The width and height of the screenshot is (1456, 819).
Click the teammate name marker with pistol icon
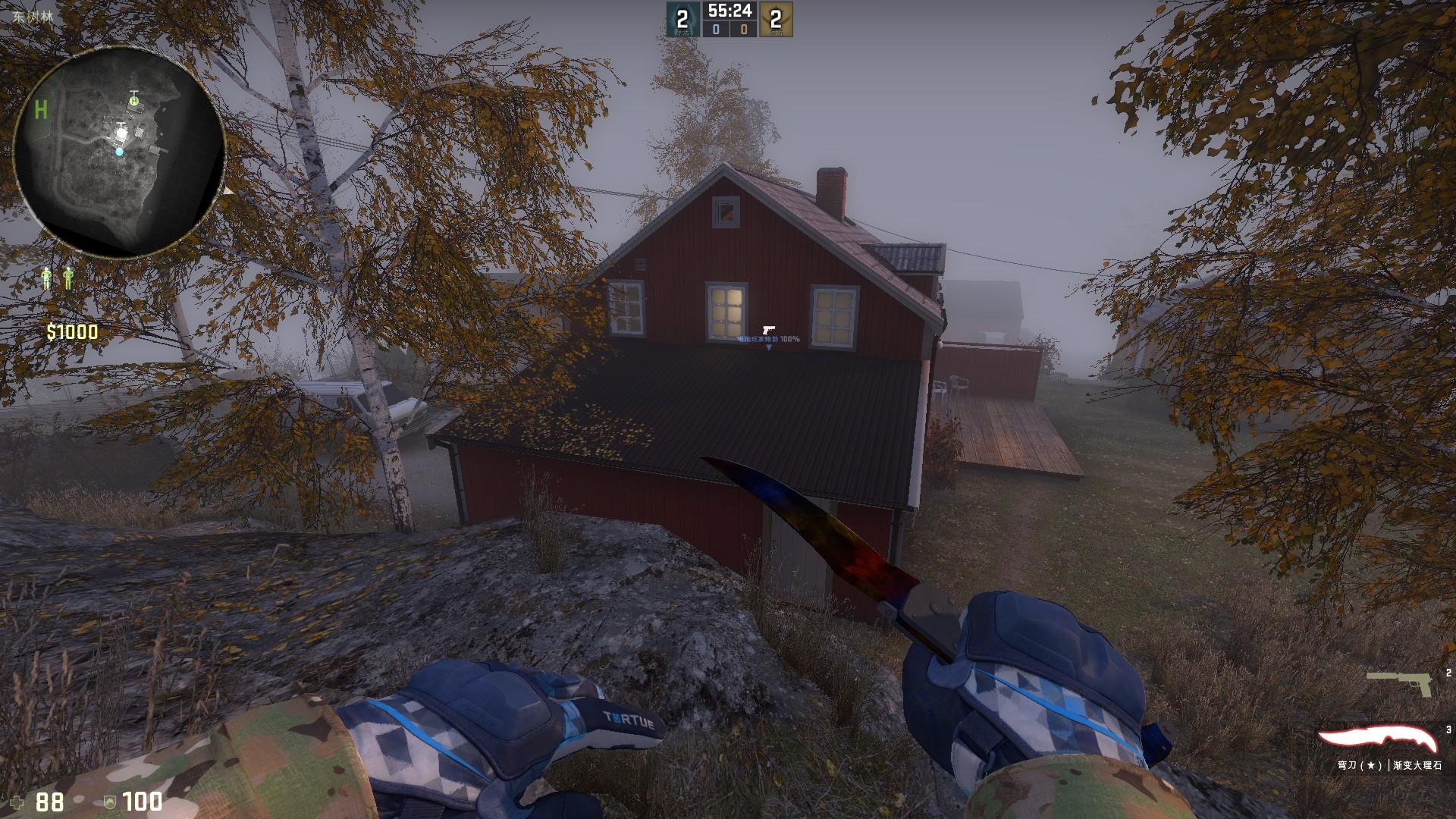tap(769, 338)
